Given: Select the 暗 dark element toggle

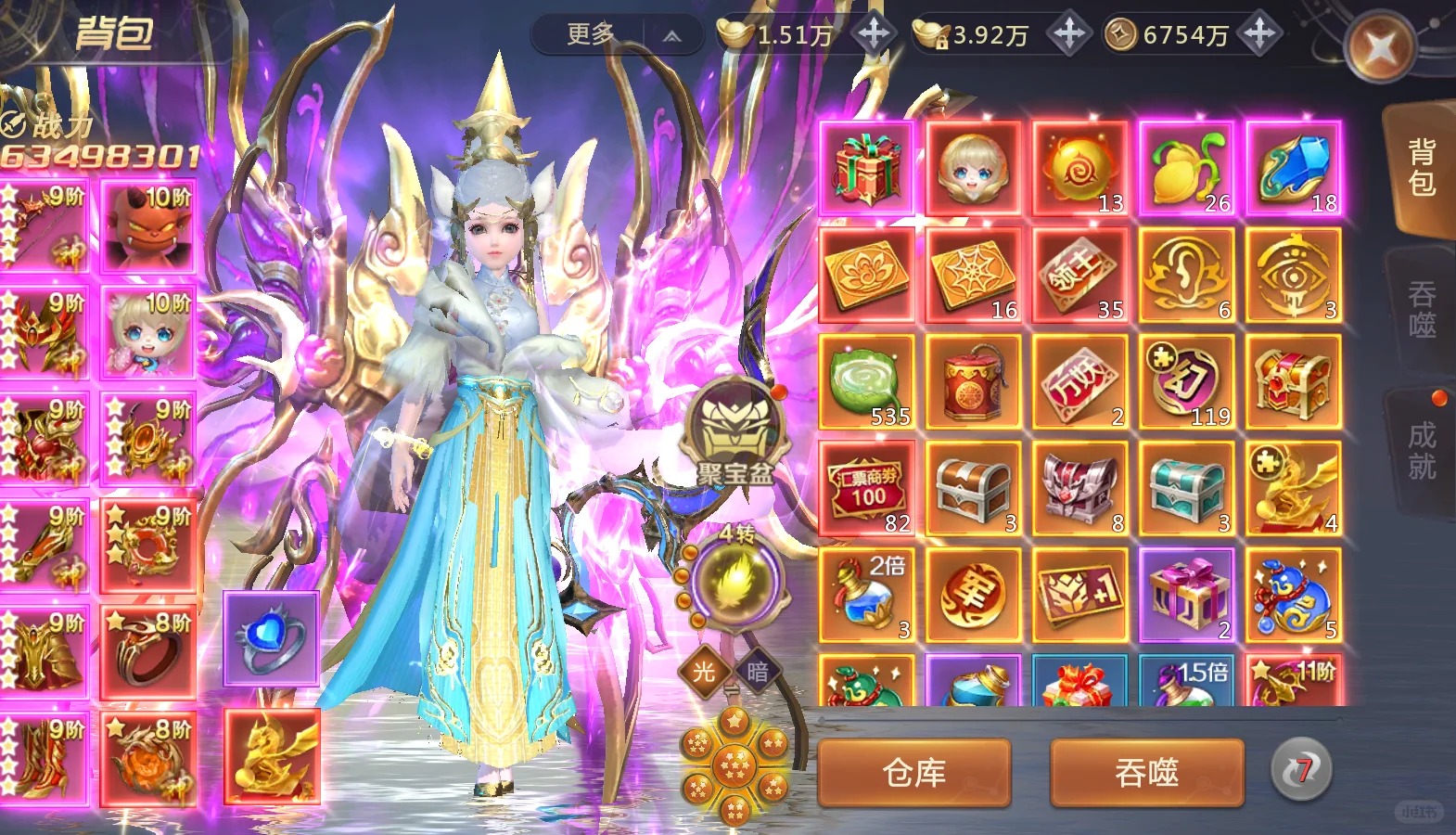Looking at the screenshot, I should click(758, 671).
